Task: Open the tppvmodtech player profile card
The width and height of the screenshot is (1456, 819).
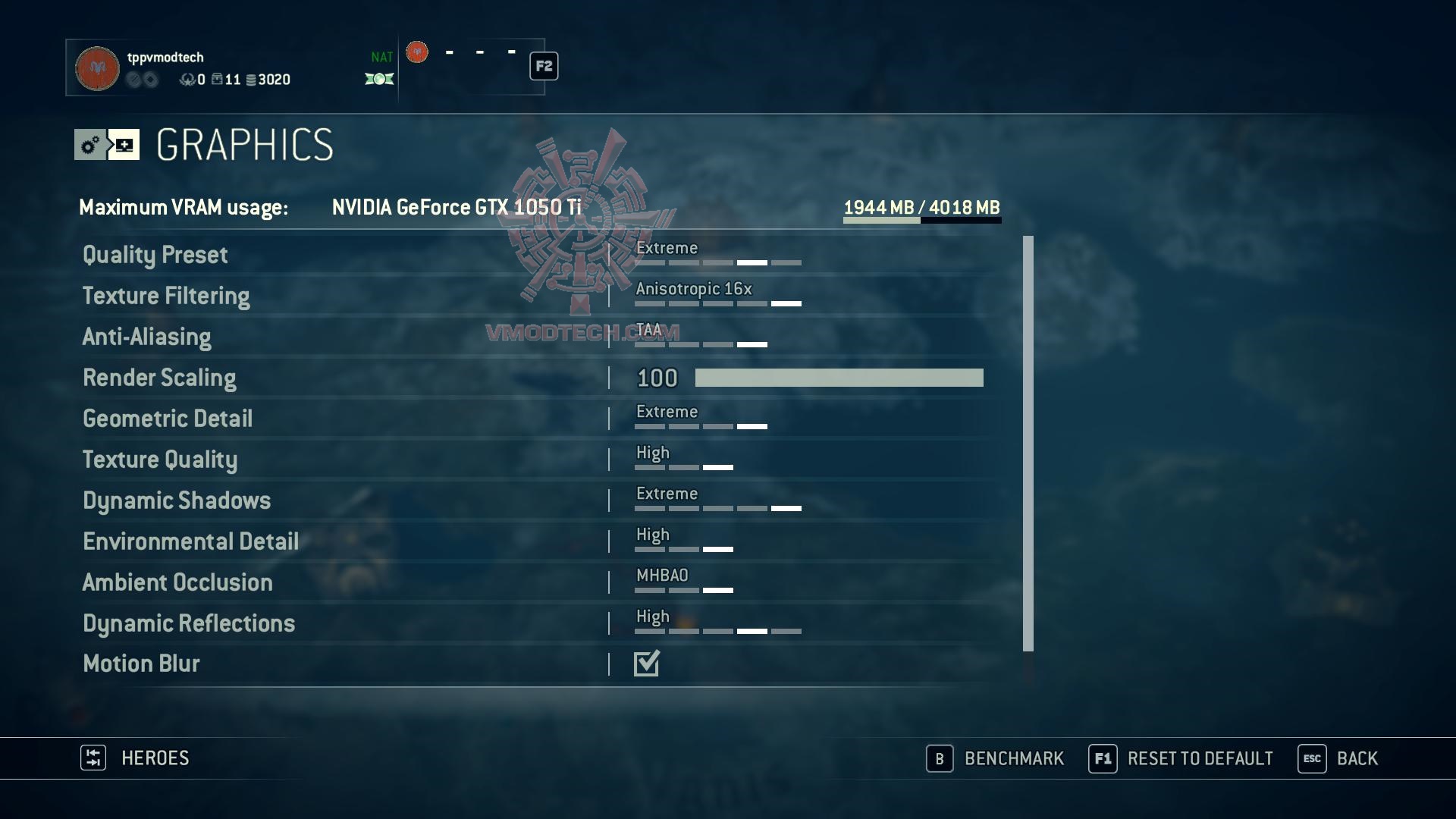Action: click(182, 67)
